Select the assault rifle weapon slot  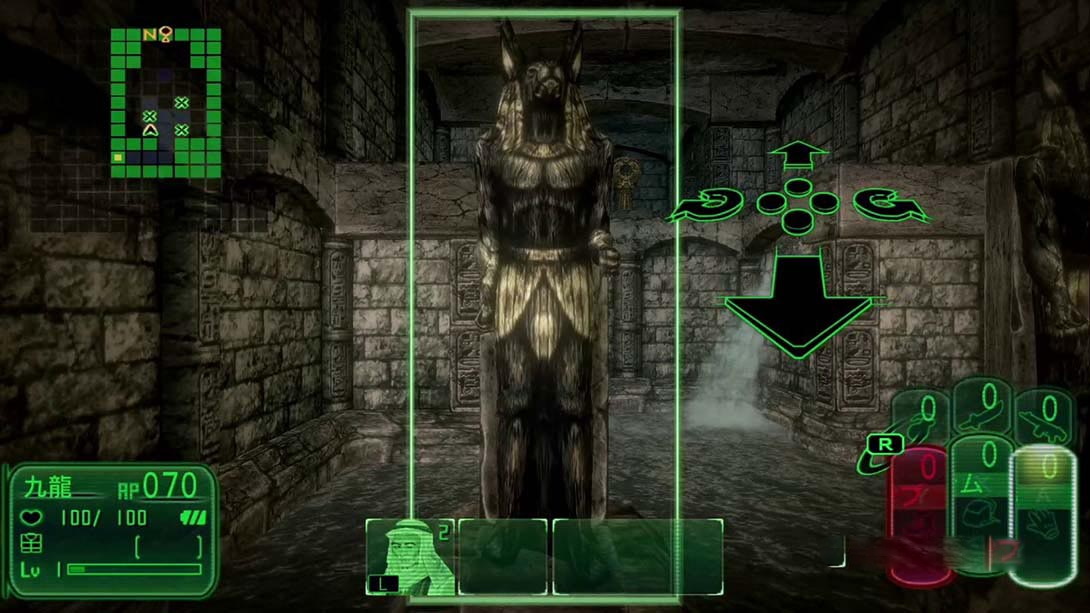(x=1044, y=414)
